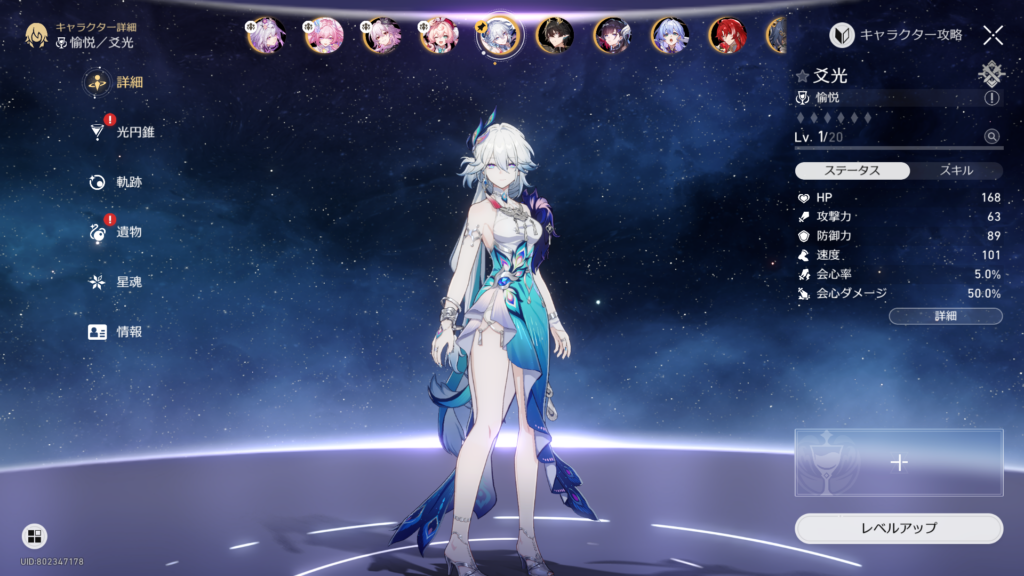Select the red-haired character portrait

point(727,35)
